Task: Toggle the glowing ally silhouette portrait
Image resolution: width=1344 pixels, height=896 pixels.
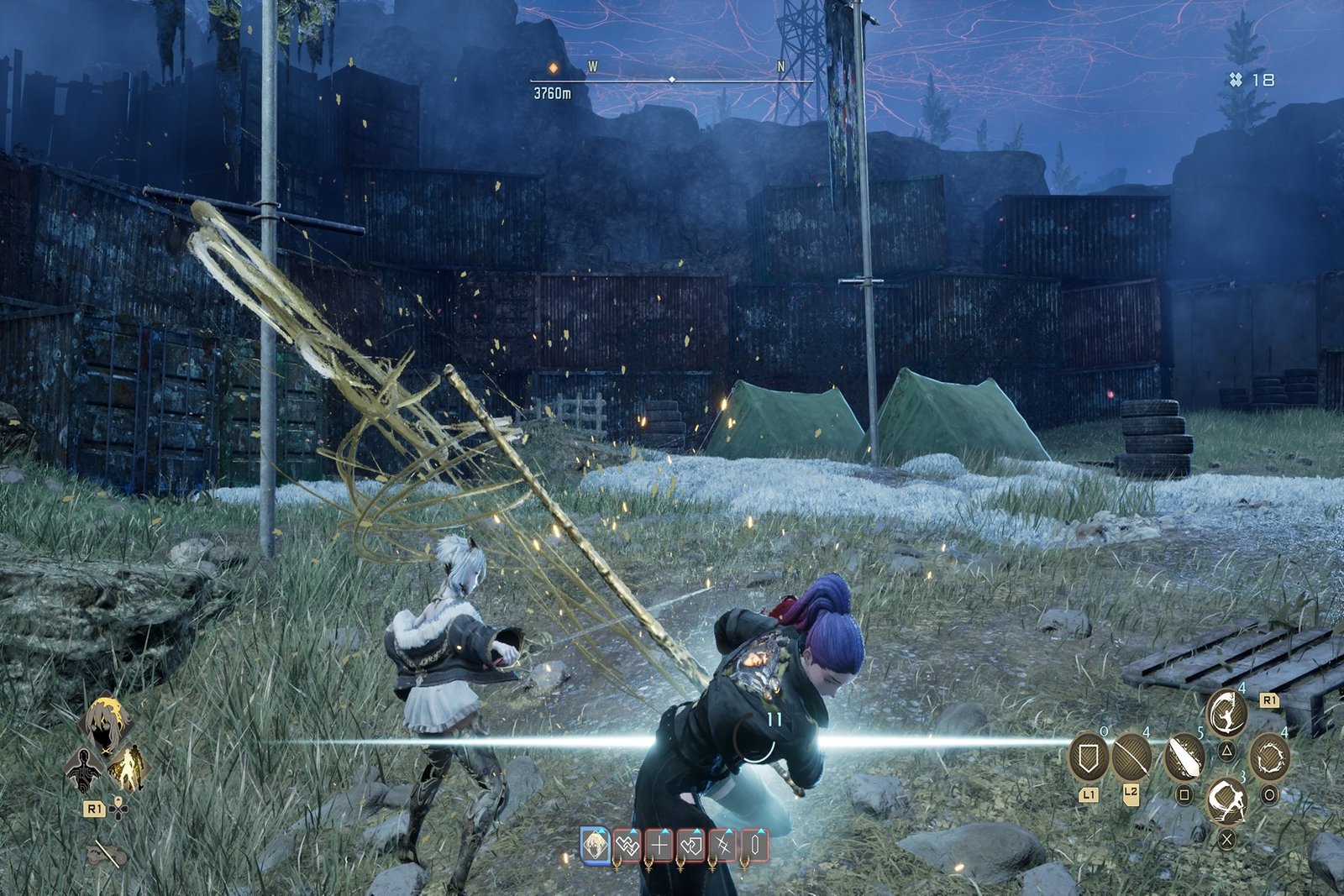Action: 128,768
